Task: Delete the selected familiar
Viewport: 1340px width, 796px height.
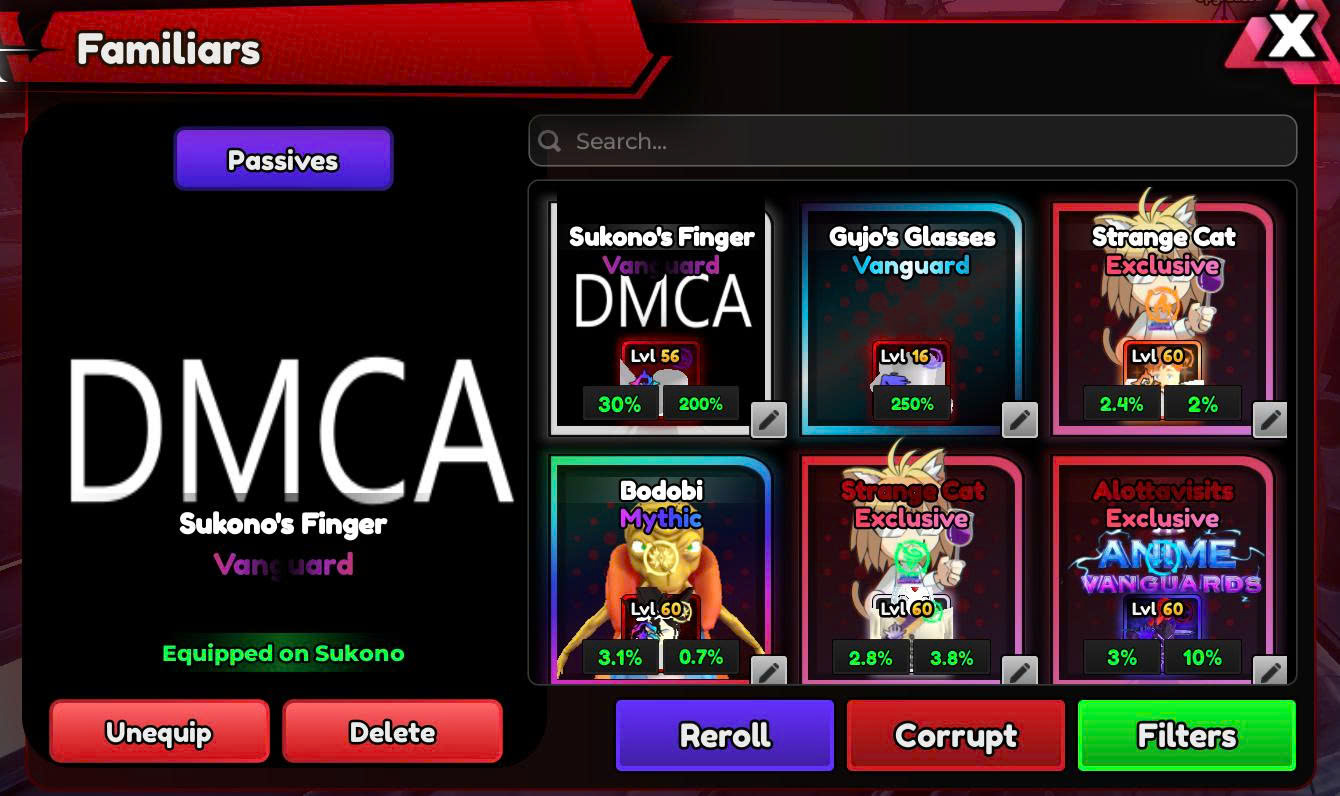Action: click(x=392, y=732)
